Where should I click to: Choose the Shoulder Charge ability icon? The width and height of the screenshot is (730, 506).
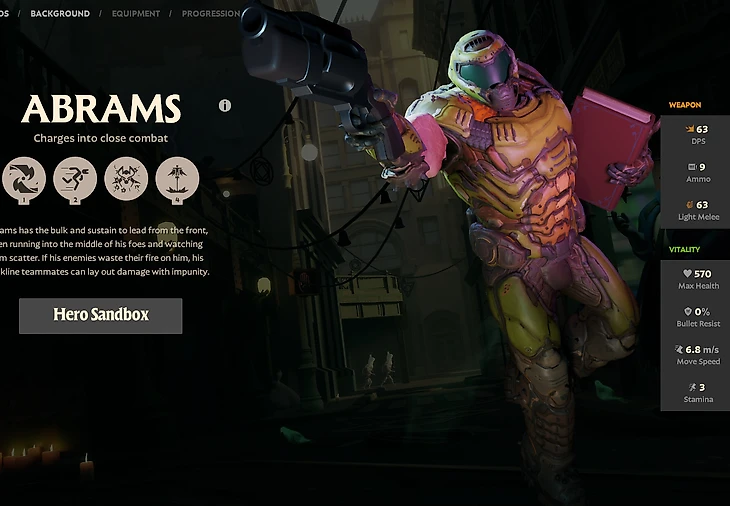click(75, 179)
